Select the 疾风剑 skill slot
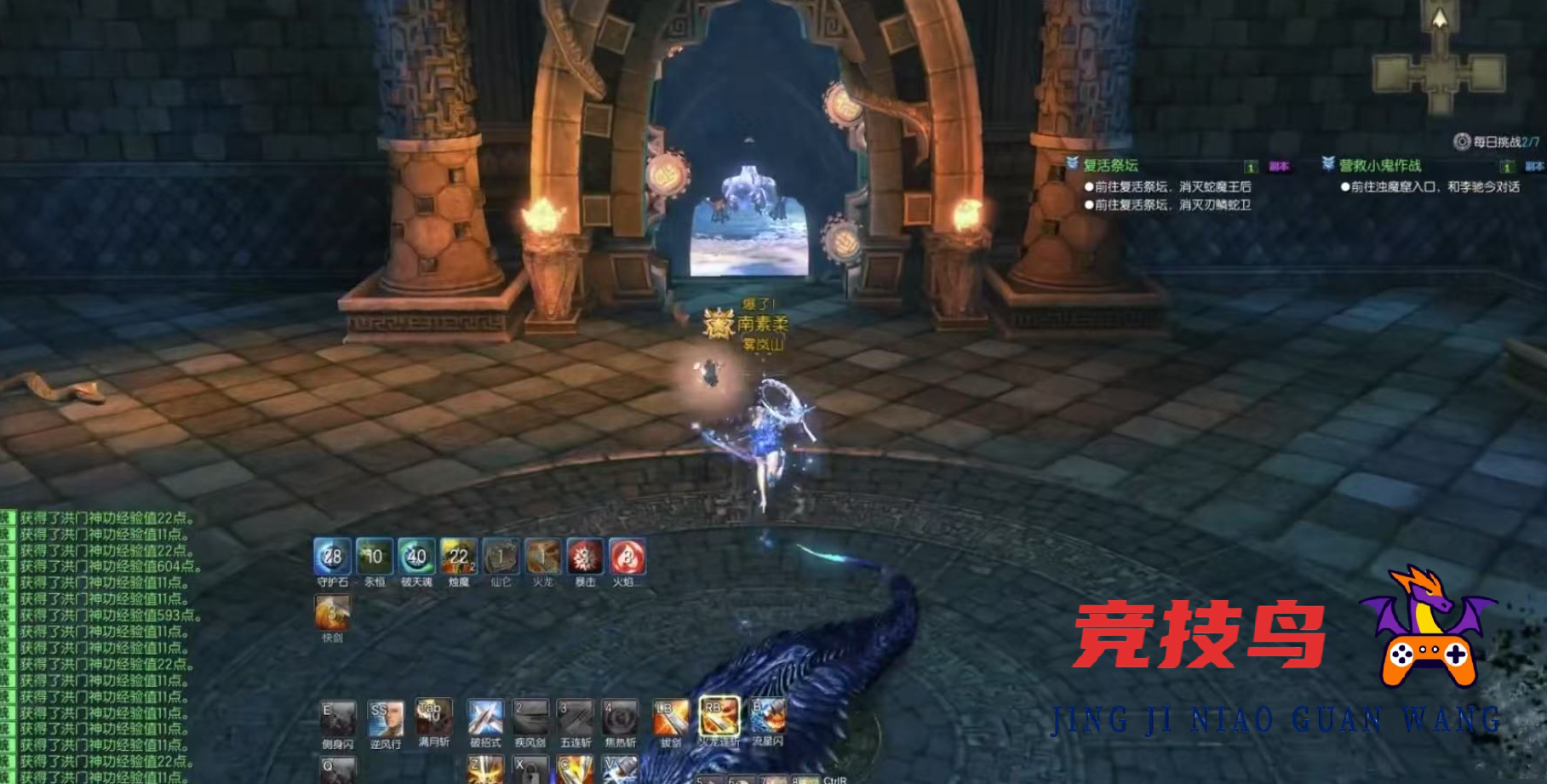This screenshot has width=1547, height=784. tap(530, 718)
